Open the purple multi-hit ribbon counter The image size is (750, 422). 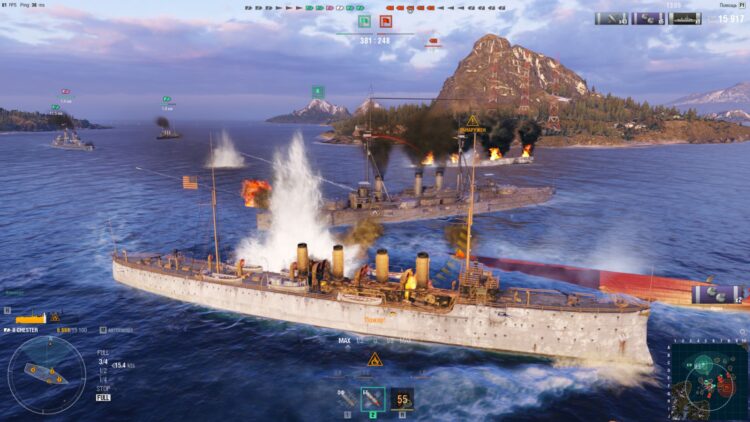click(648, 18)
